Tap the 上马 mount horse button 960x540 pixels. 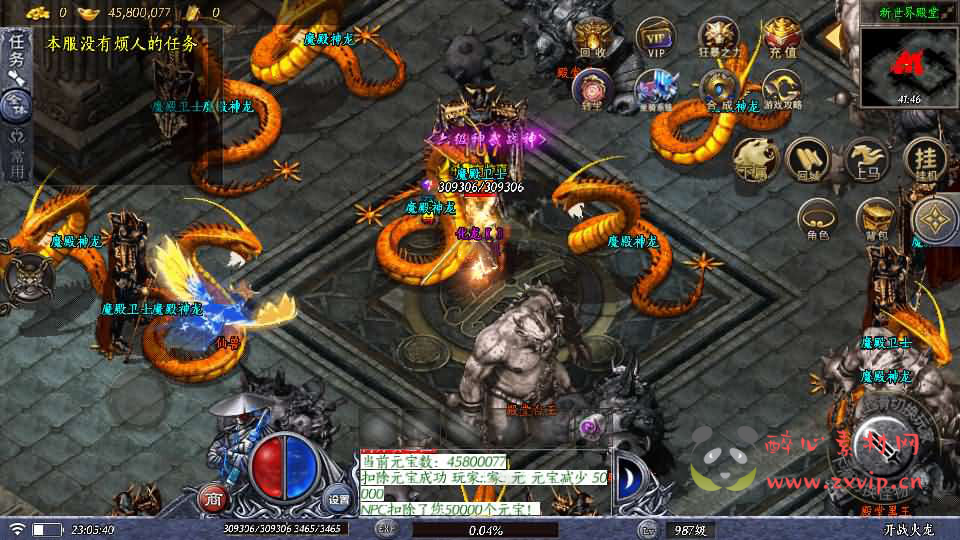pyautogui.click(x=866, y=158)
